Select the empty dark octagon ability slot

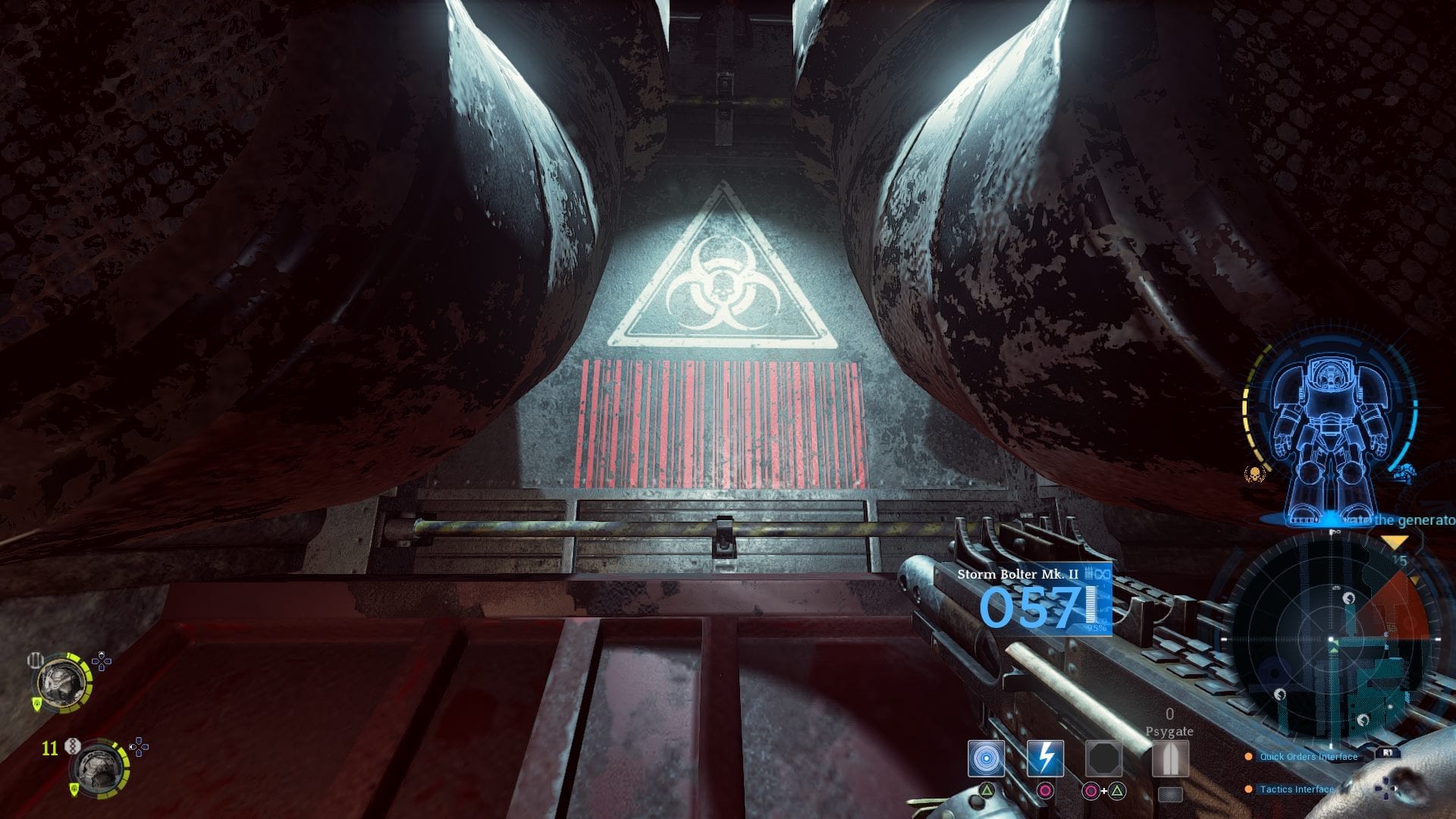pos(1103,759)
